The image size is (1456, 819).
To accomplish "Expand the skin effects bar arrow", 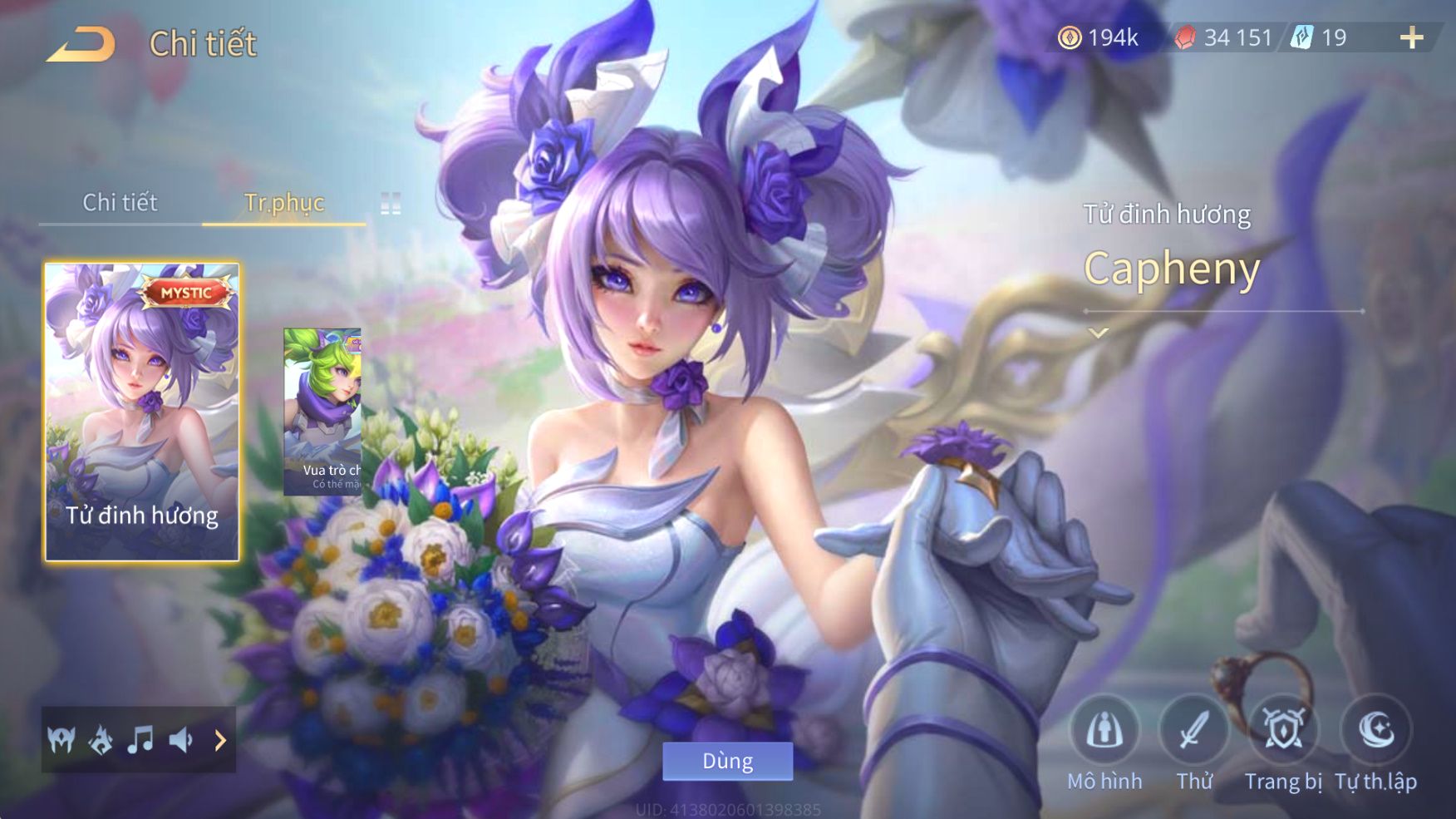I will click(x=220, y=739).
